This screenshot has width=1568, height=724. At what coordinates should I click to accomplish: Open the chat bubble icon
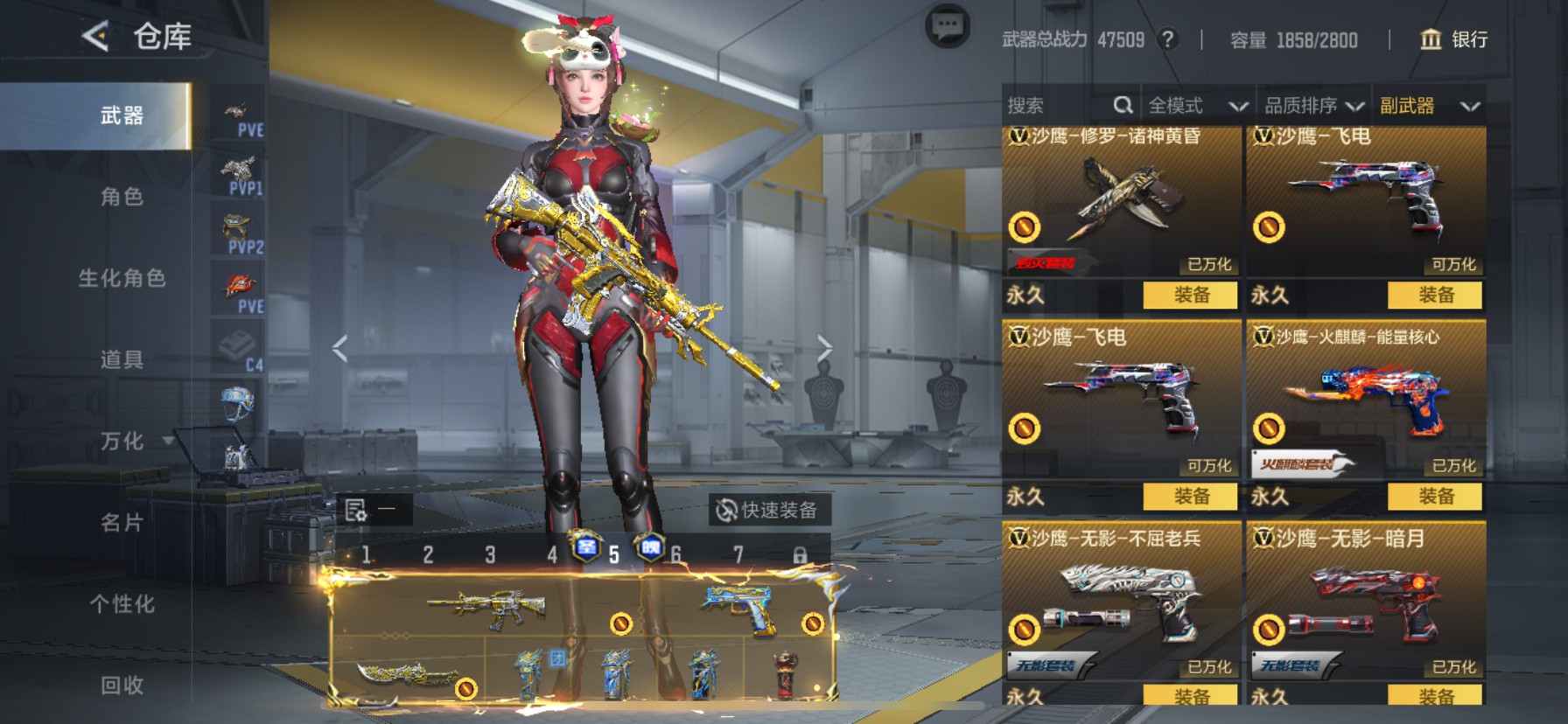947,26
